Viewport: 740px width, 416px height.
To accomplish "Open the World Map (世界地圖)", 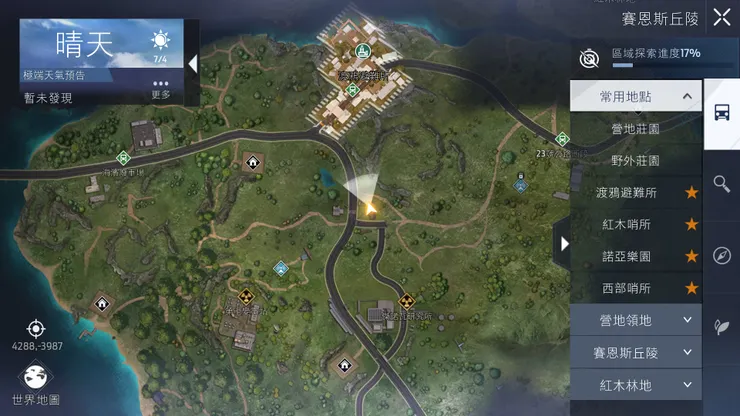I will pos(35,383).
